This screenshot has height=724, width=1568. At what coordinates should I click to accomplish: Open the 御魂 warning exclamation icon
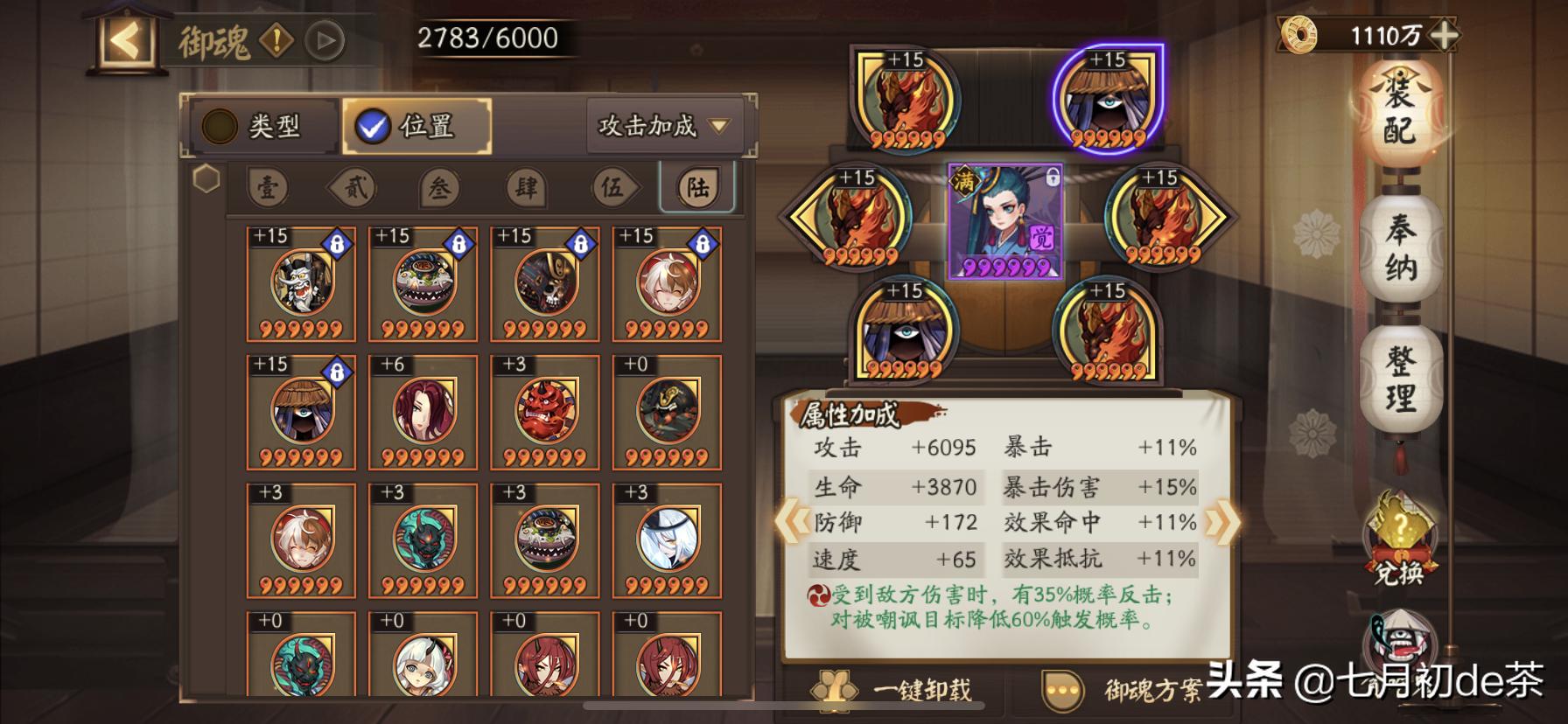(276, 39)
